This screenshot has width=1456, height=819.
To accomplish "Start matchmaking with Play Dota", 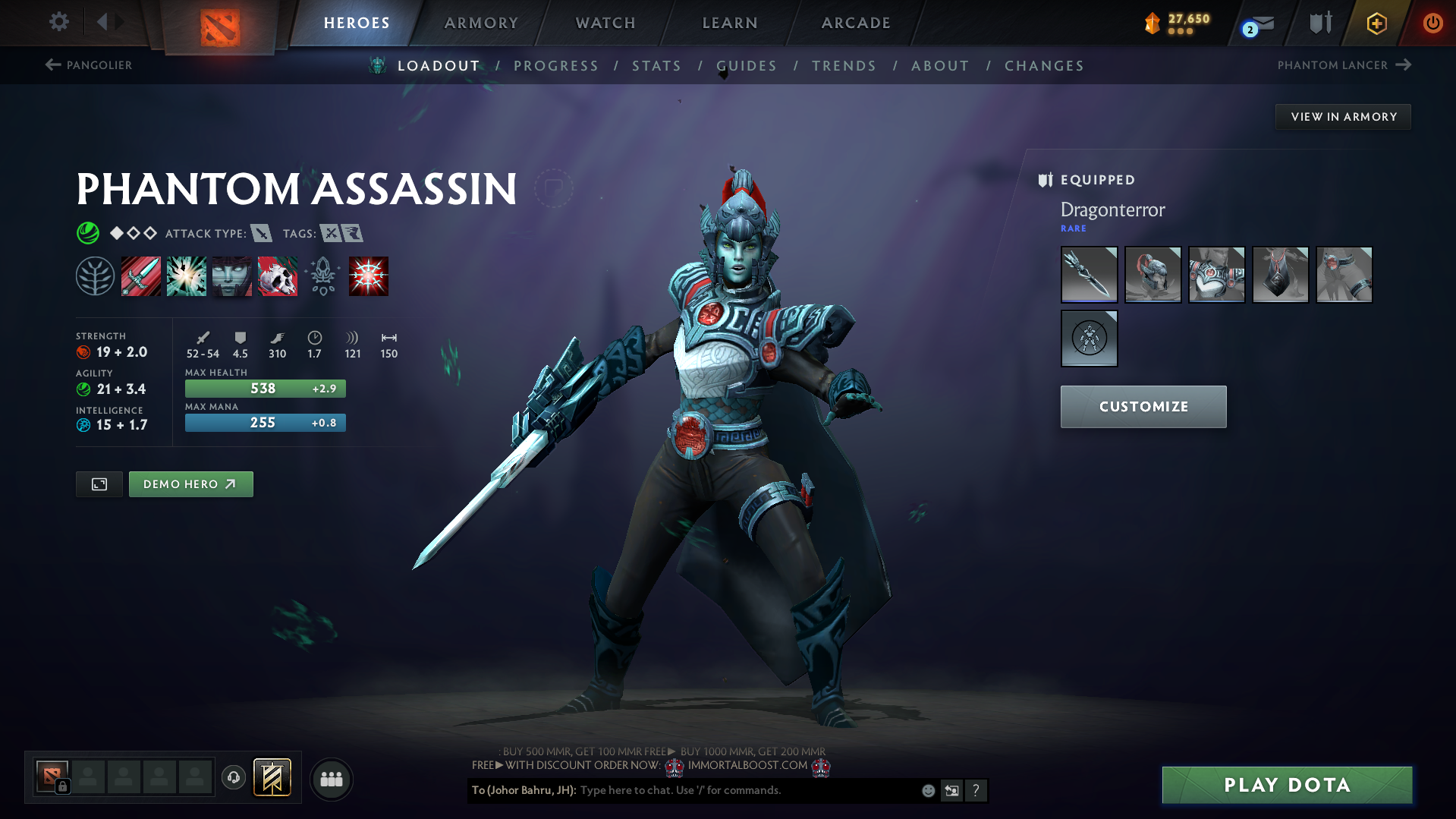I will tap(1287, 785).
